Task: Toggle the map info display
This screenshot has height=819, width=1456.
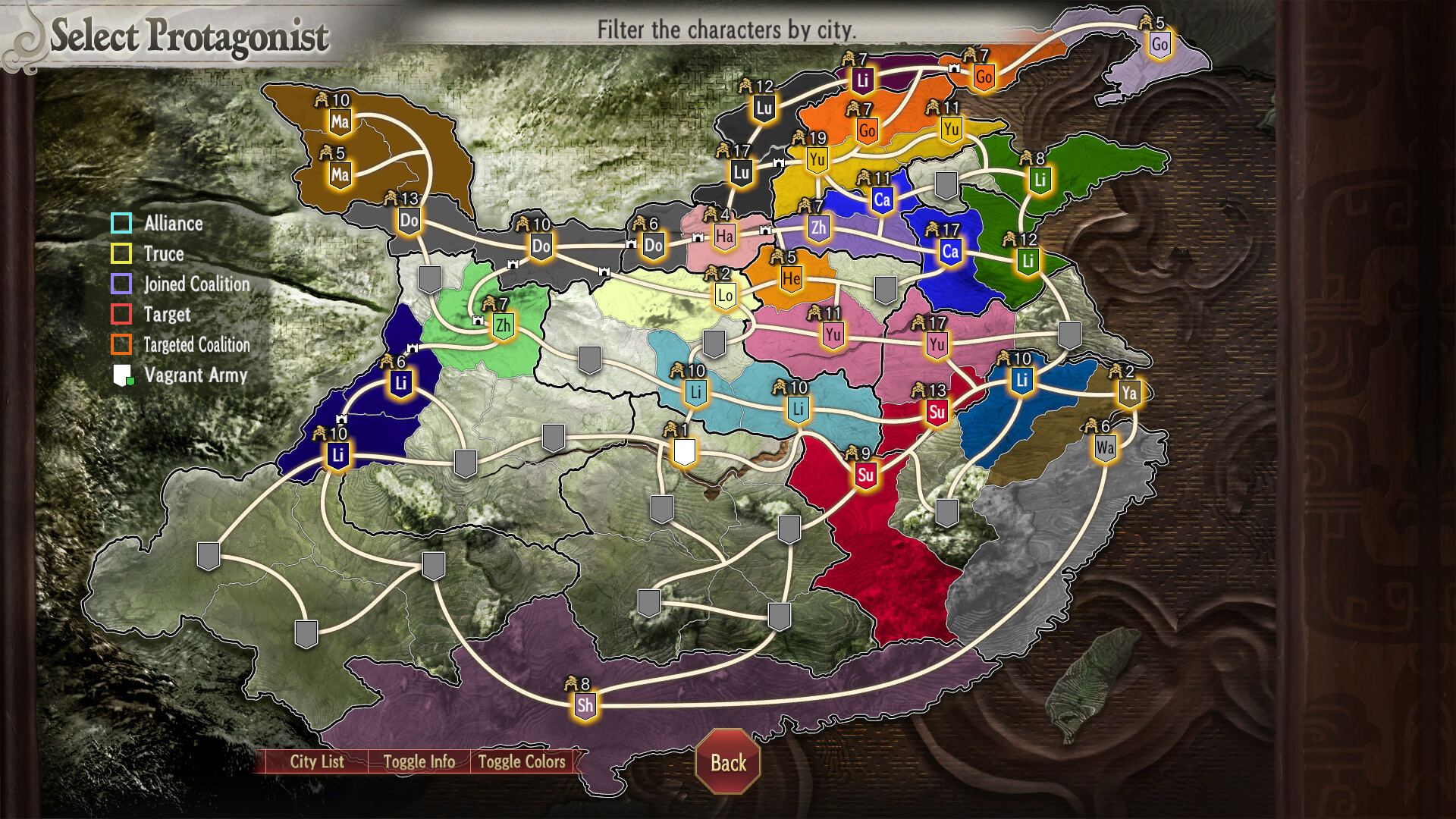Action: click(x=419, y=762)
